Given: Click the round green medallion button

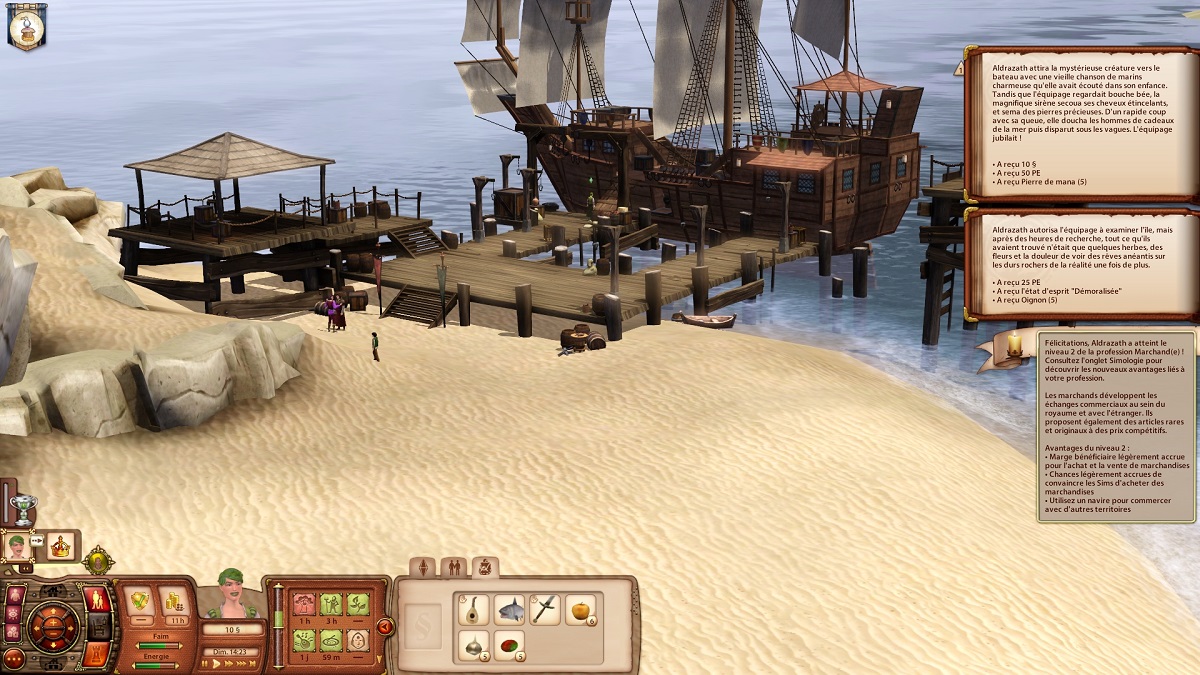Looking at the screenshot, I should point(98,560).
